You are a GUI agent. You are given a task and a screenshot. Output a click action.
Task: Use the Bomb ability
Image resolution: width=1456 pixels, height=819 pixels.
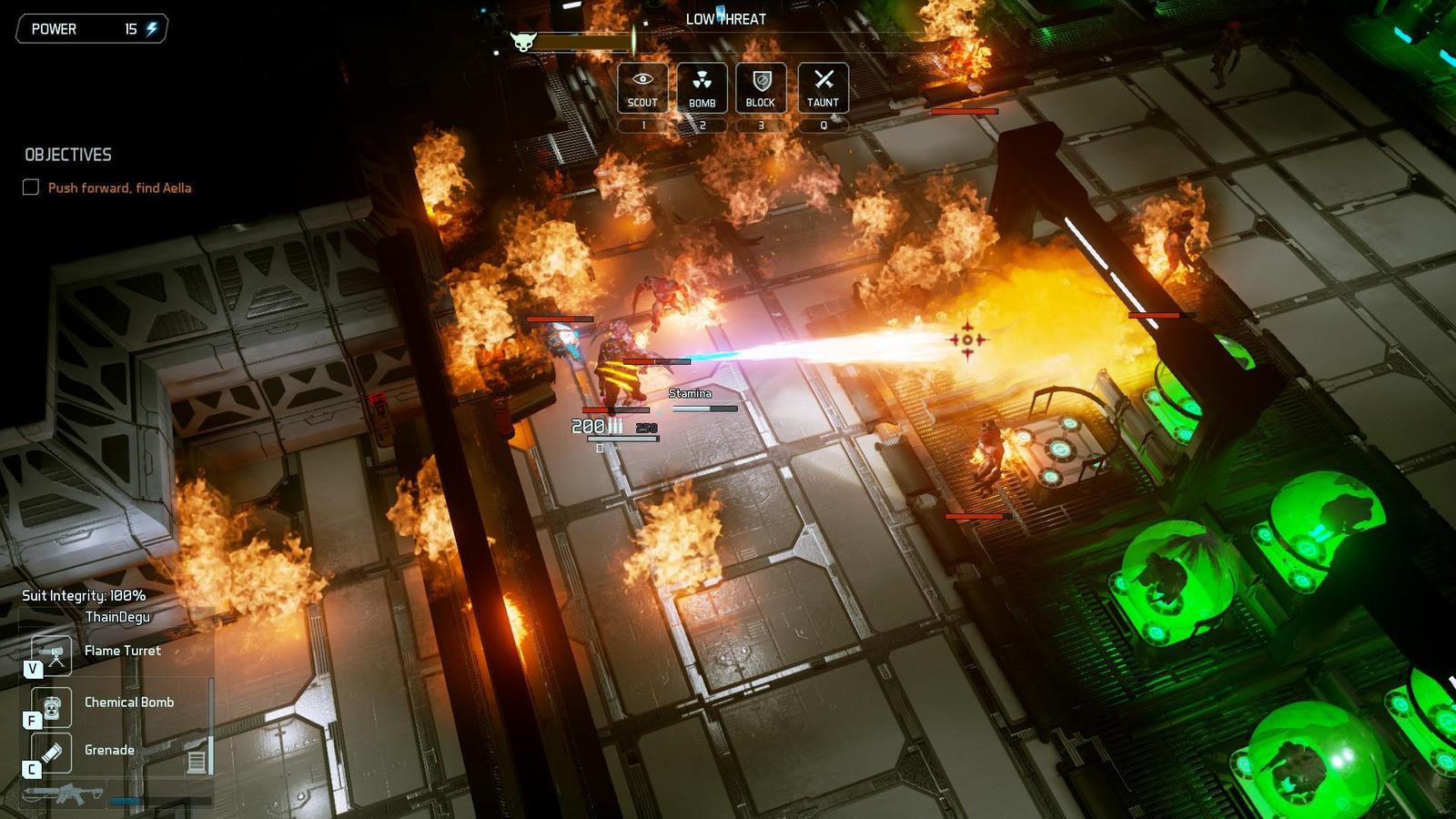[702, 87]
